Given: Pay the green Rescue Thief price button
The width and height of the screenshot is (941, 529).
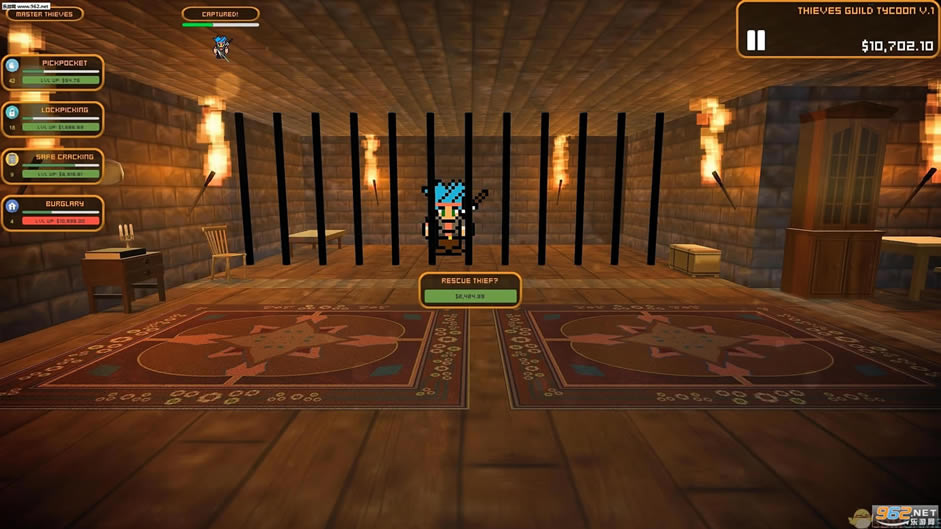Looking at the screenshot, I should coord(469,296).
